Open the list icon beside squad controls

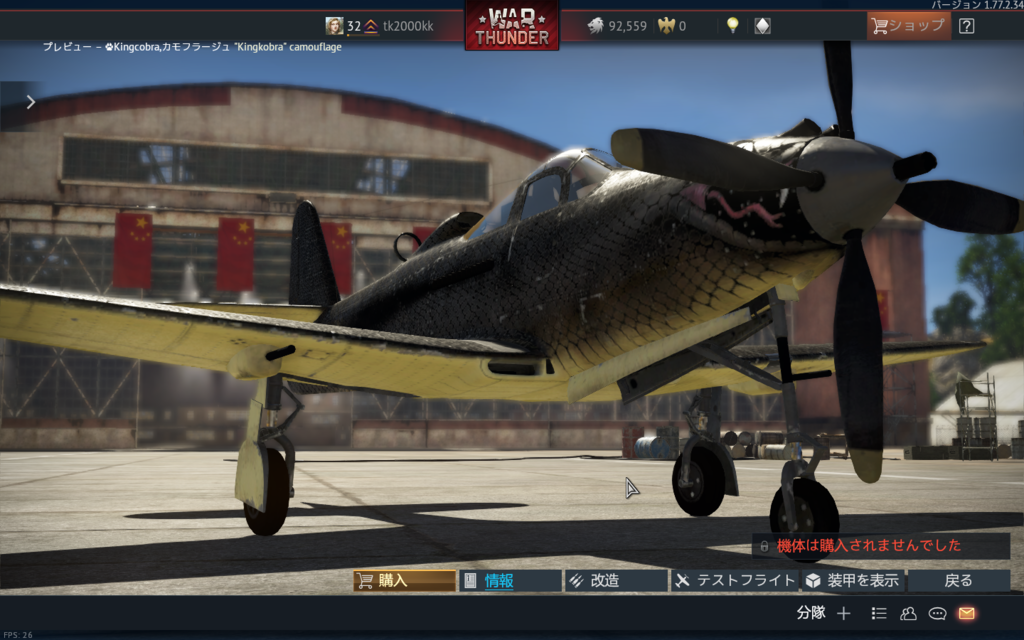pos(879,613)
